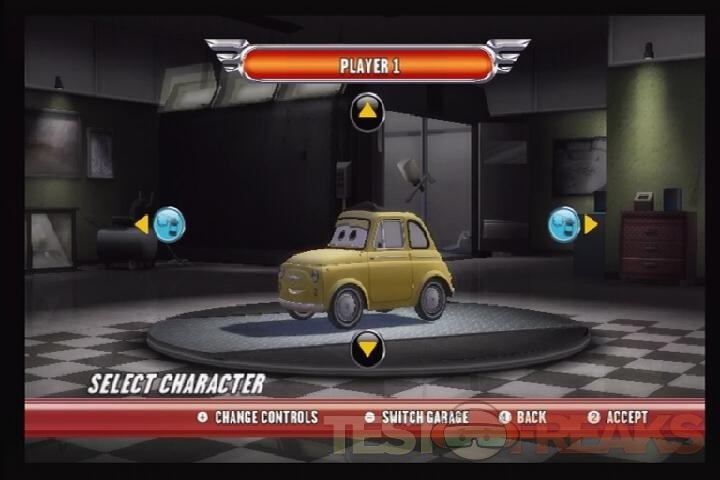
Task: Click the up arrow above the car
Action: click(367, 111)
